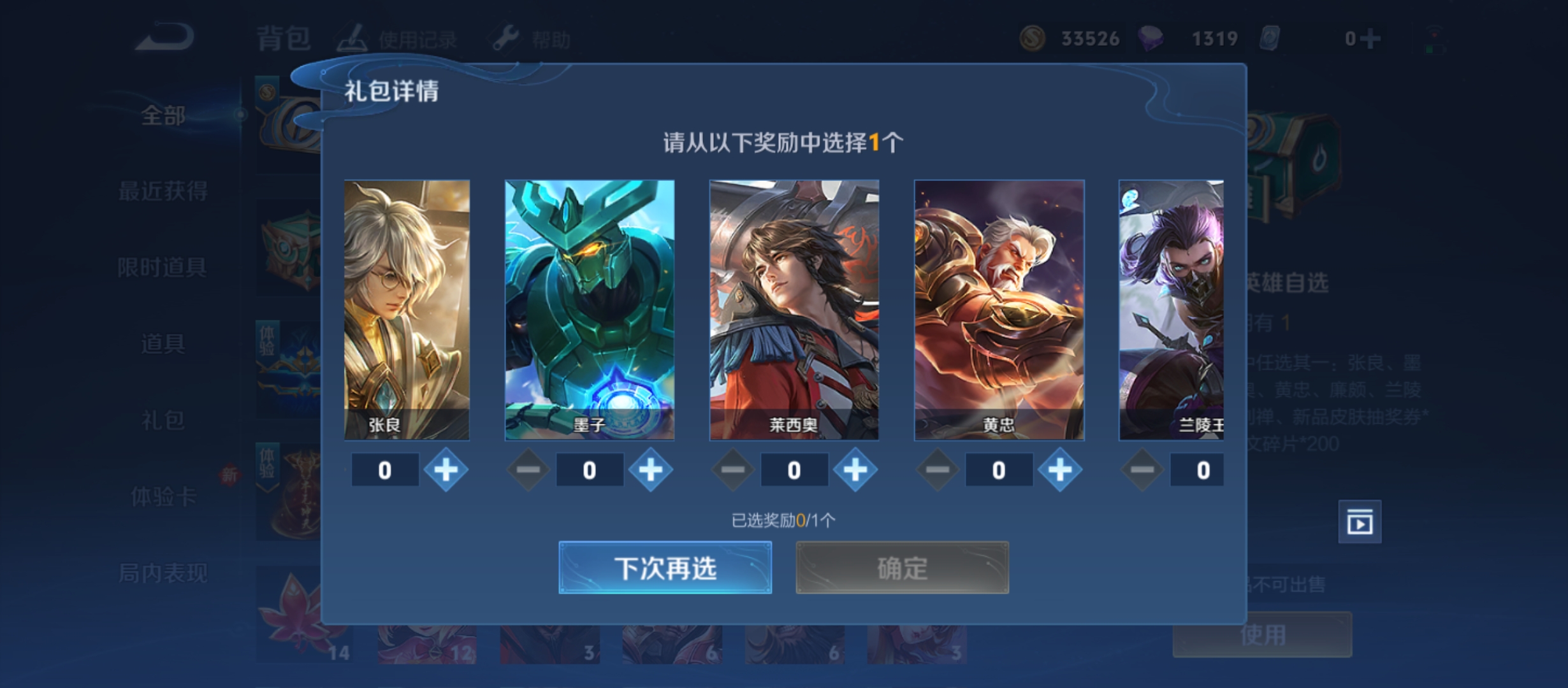Add one 墨子 using its plus button

point(651,470)
